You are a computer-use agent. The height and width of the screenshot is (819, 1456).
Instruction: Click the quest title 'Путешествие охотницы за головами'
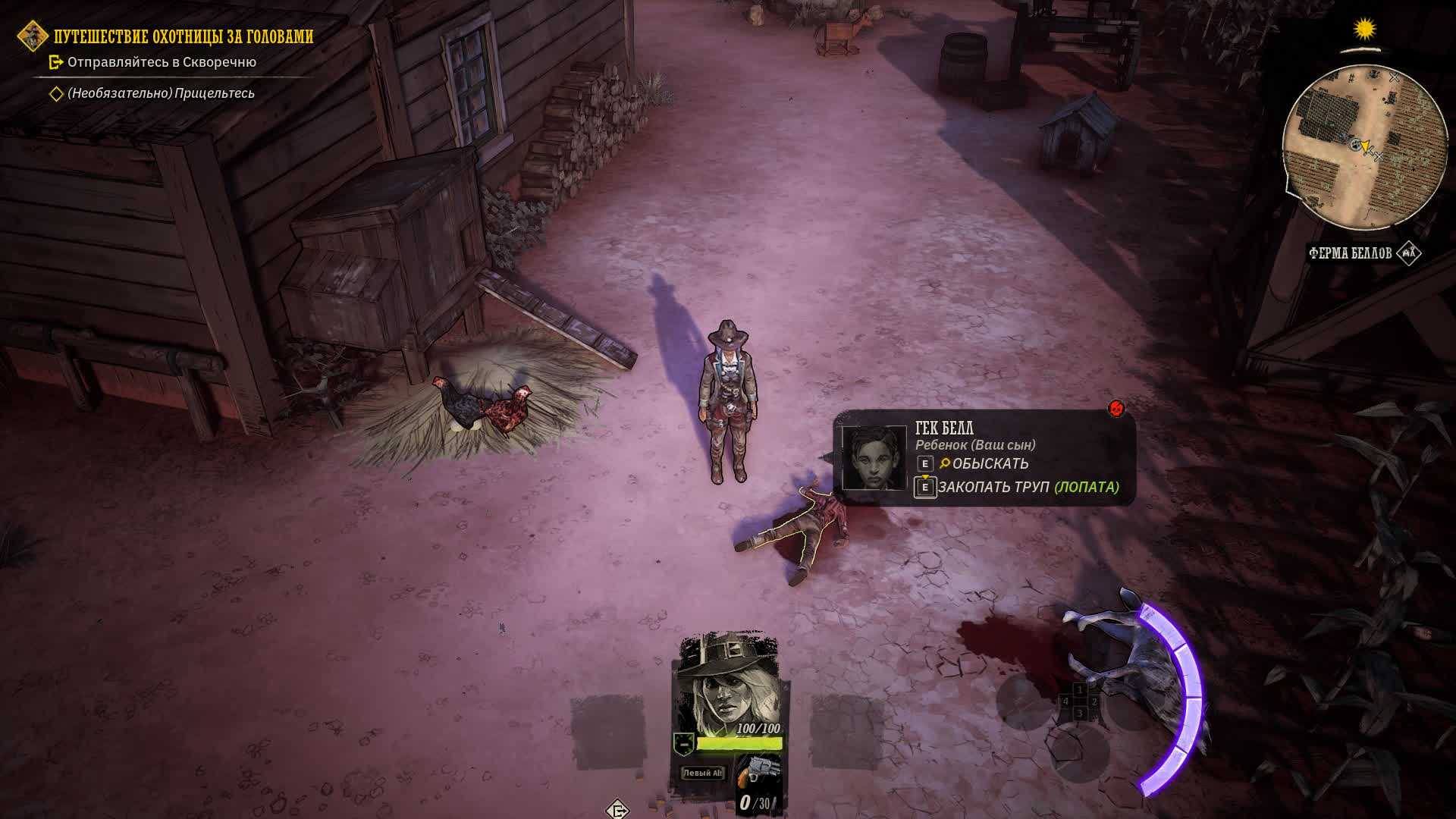(184, 36)
